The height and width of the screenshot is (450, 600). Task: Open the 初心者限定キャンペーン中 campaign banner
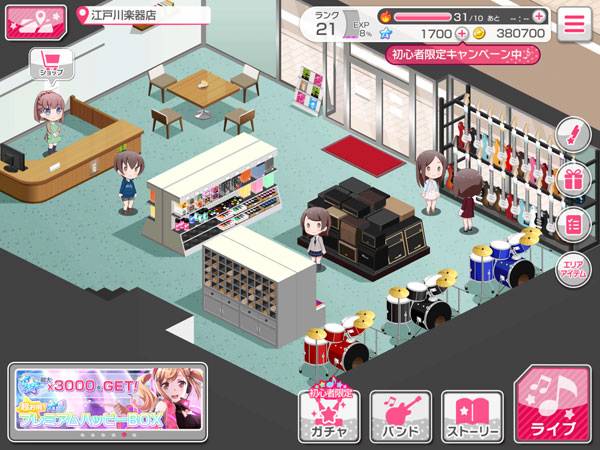[462, 54]
